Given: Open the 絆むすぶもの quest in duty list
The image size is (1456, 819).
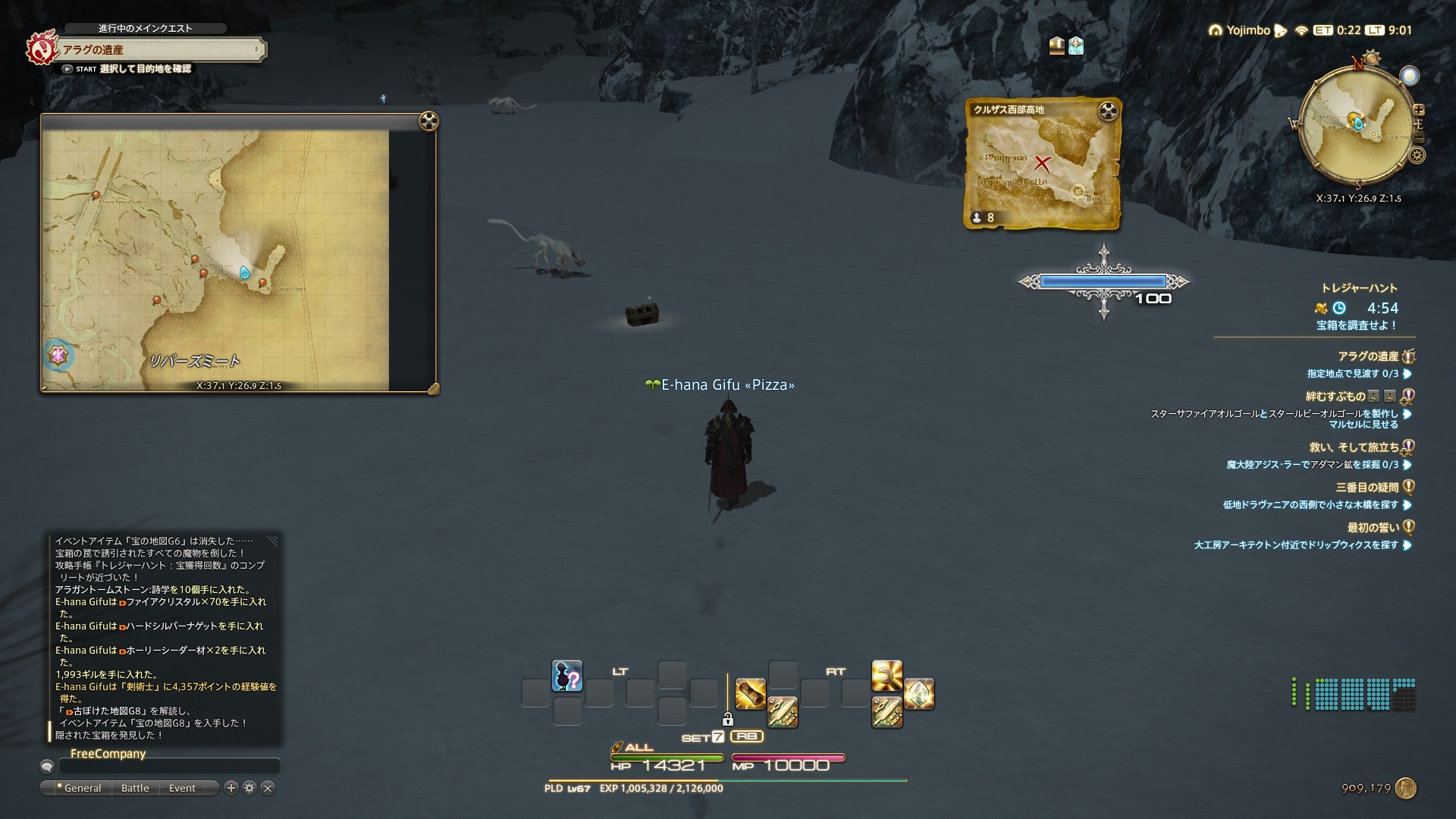Looking at the screenshot, I should tap(1335, 396).
